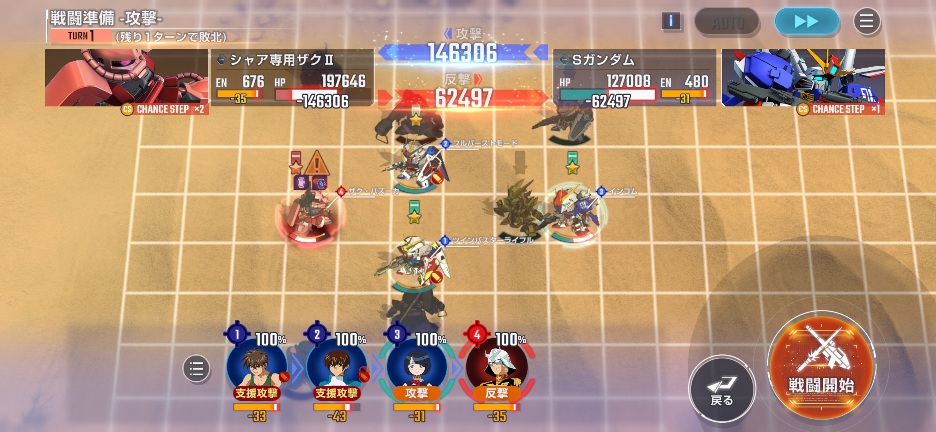Screen dimensions: 936x432
Task: Open the top-right hamburger menu
Action: pos(867,21)
